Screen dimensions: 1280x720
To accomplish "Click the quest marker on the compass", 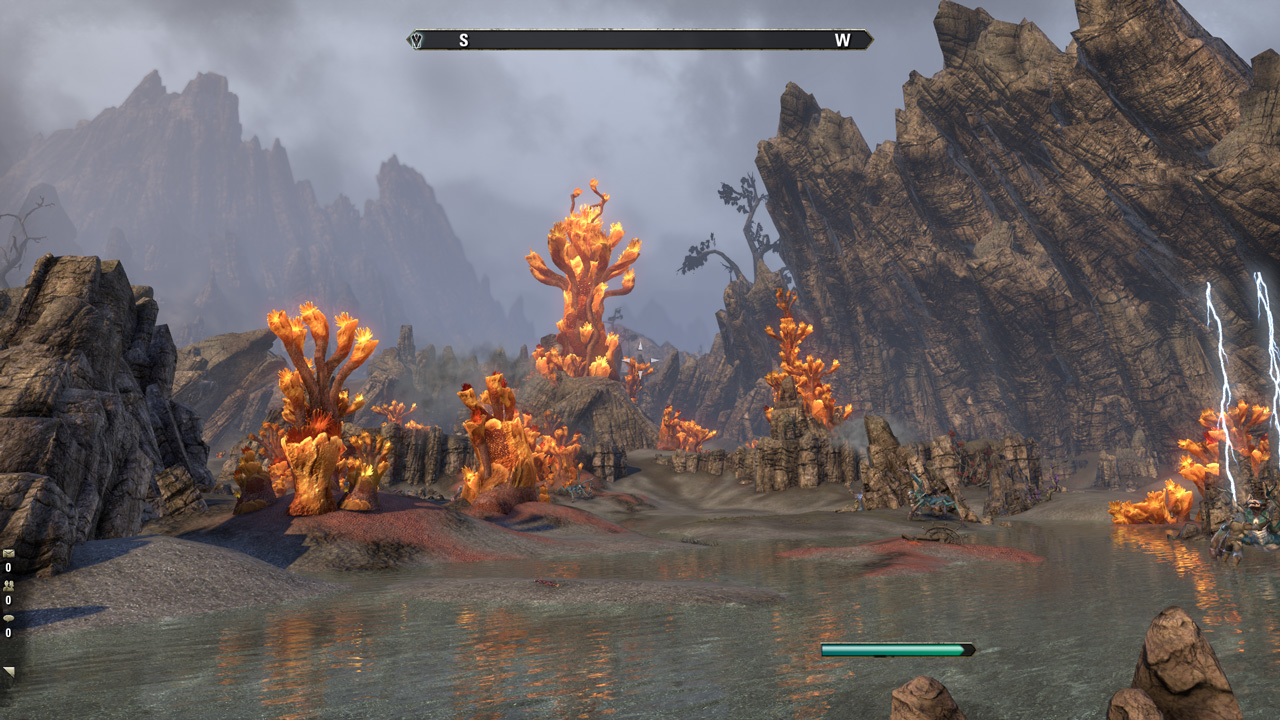I will click(417, 40).
